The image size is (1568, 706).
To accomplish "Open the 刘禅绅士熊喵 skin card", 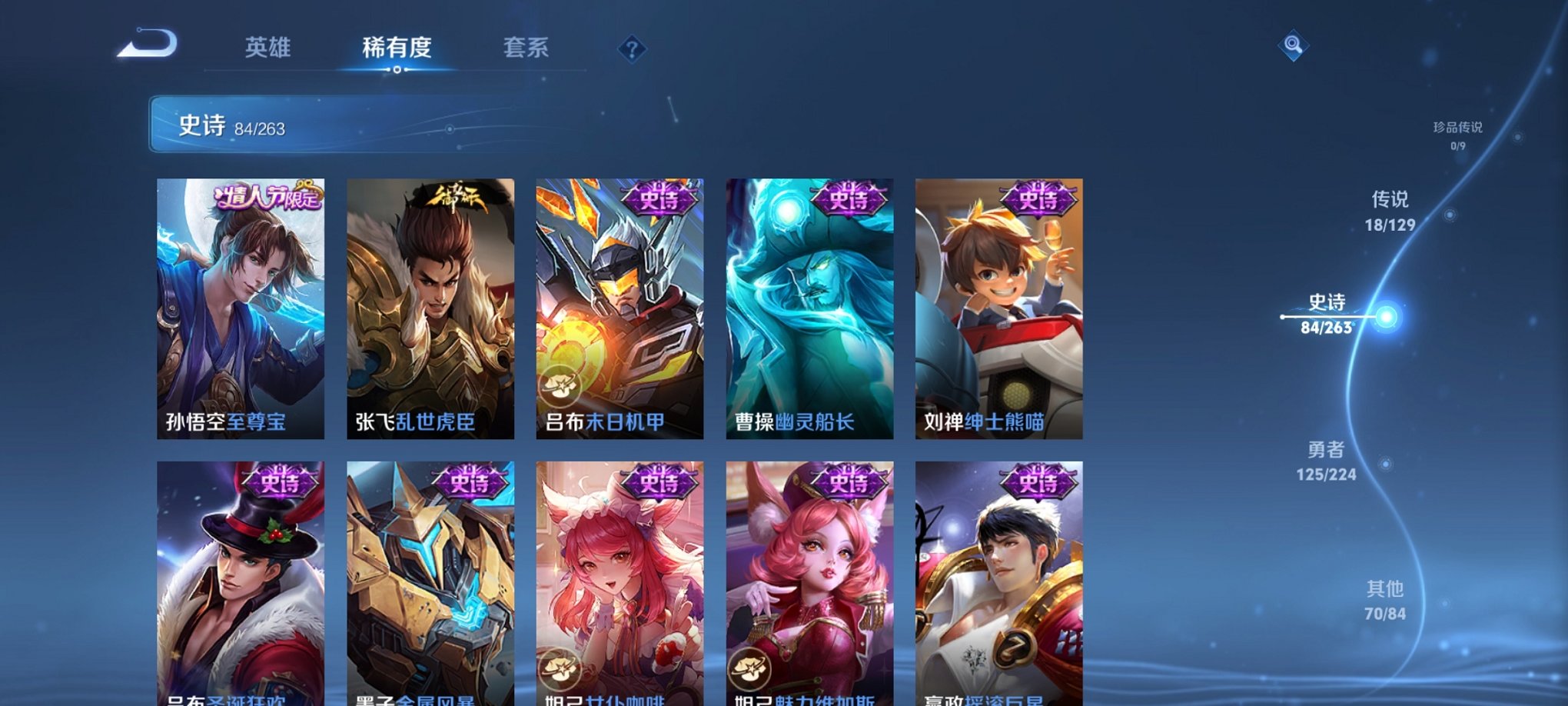I will pyautogui.click(x=998, y=308).
